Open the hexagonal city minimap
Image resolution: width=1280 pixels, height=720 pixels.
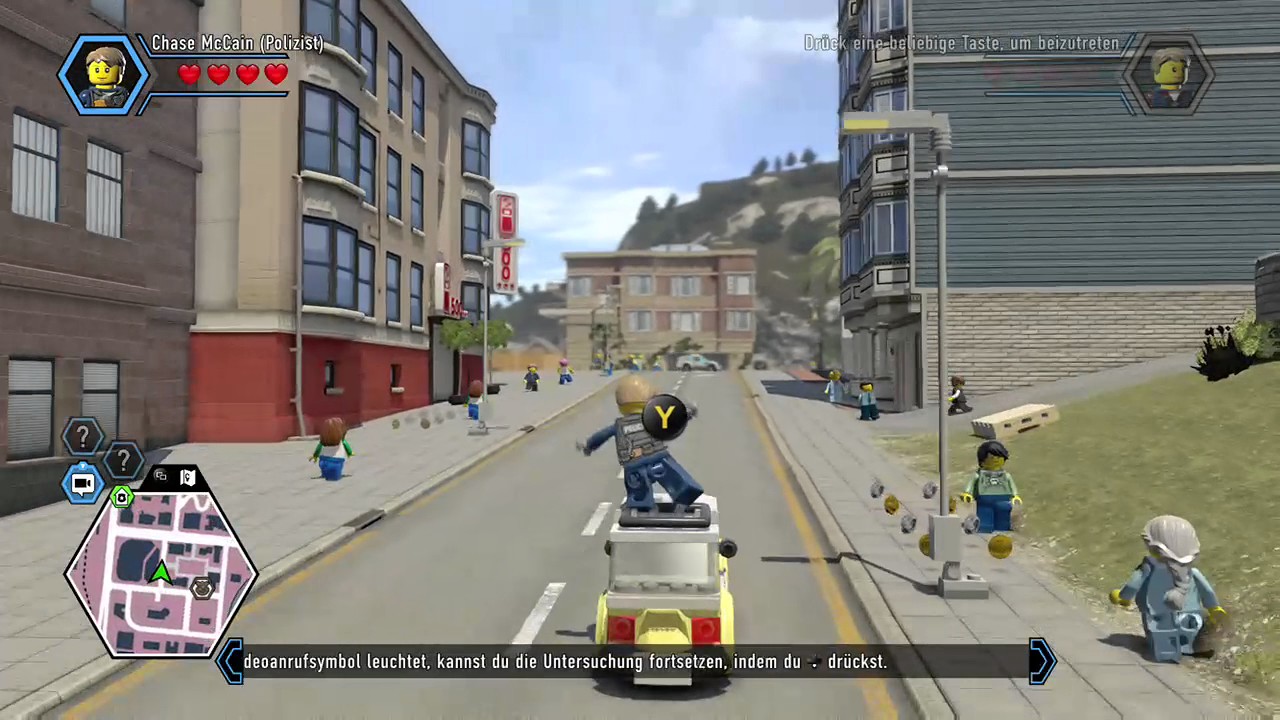[x=160, y=570]
